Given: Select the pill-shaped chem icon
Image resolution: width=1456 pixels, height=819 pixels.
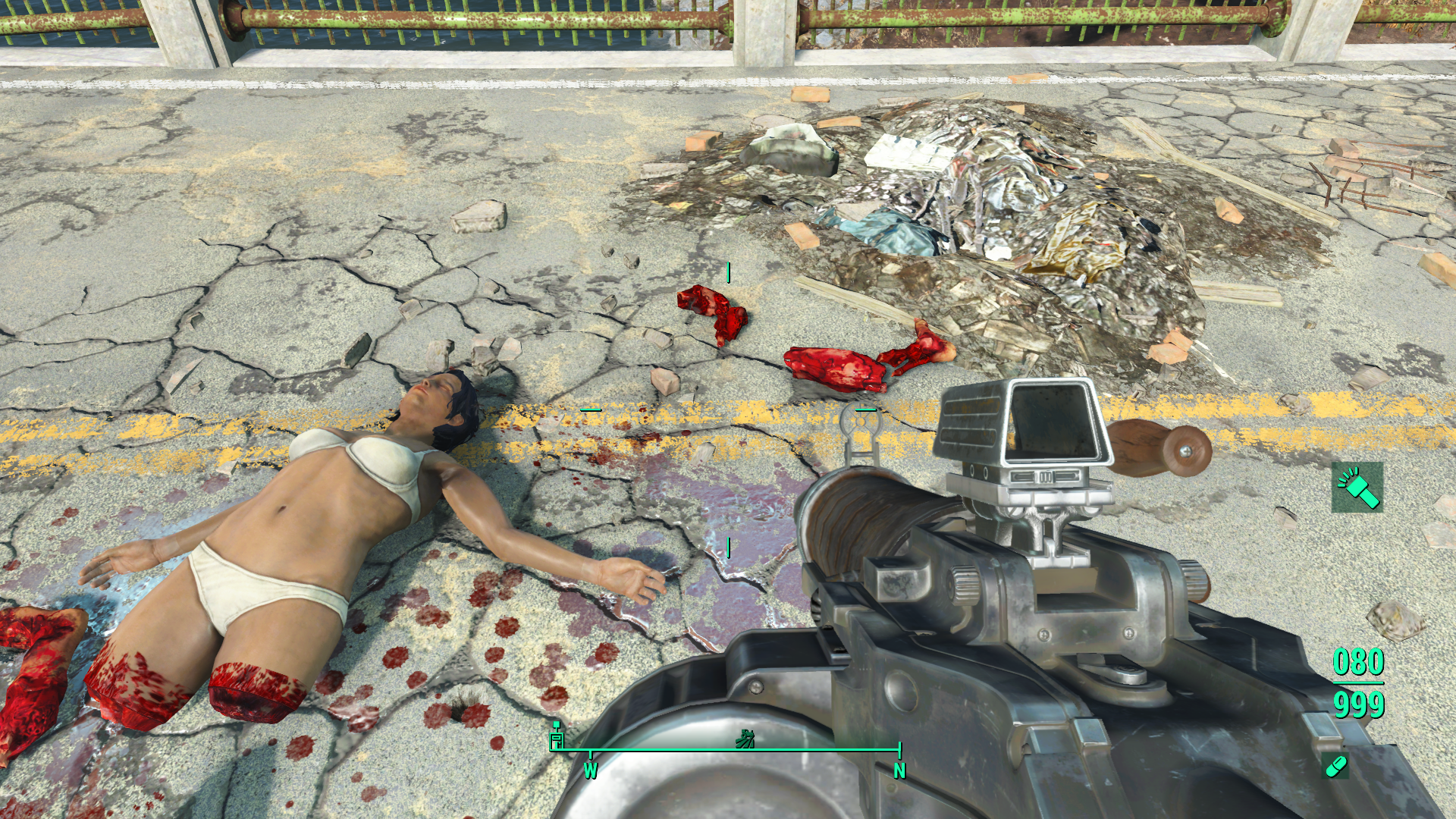Looking at the screenshot, I should click(1335, 766).
